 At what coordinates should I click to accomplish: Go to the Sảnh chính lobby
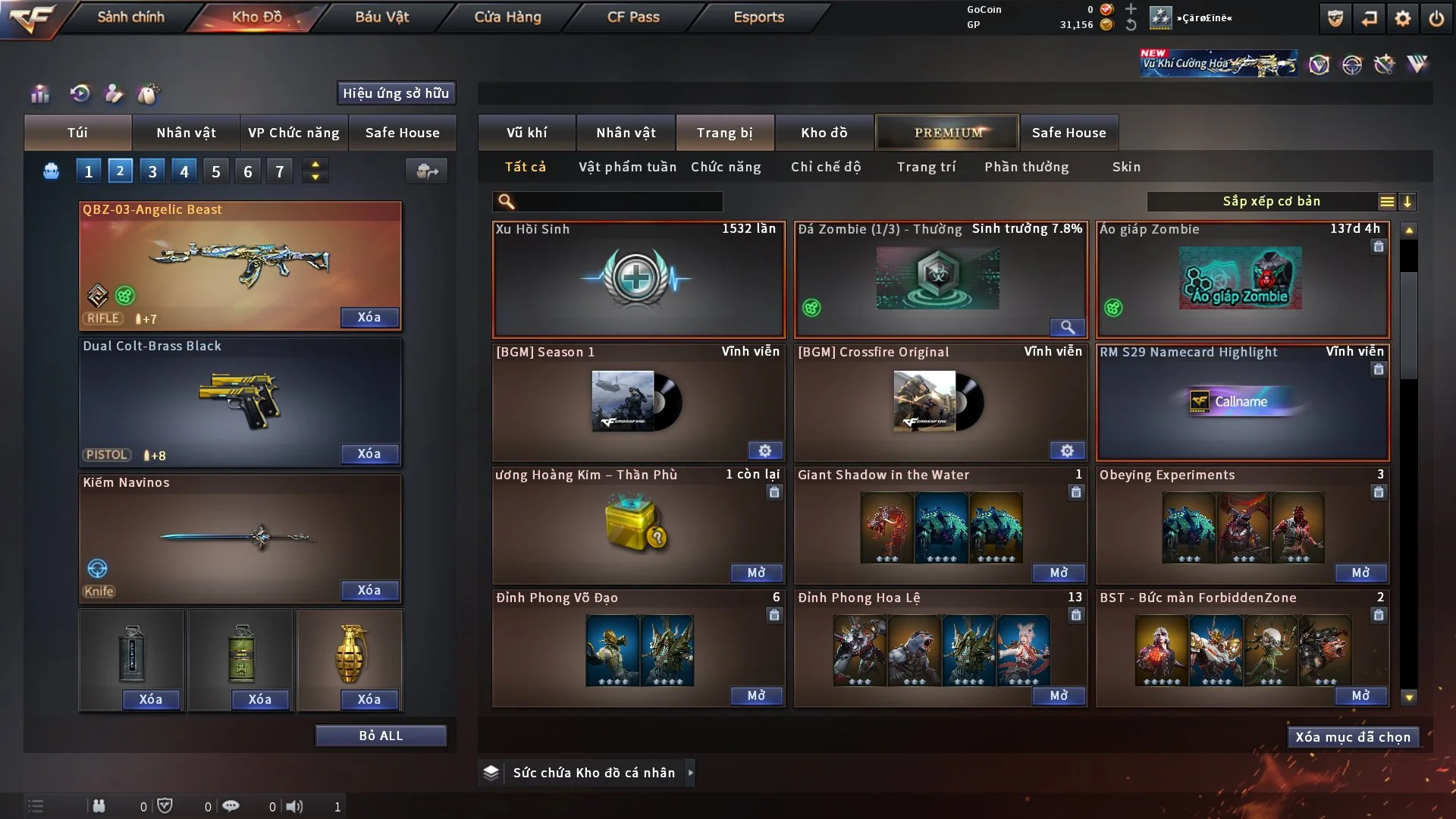point(130,17)
